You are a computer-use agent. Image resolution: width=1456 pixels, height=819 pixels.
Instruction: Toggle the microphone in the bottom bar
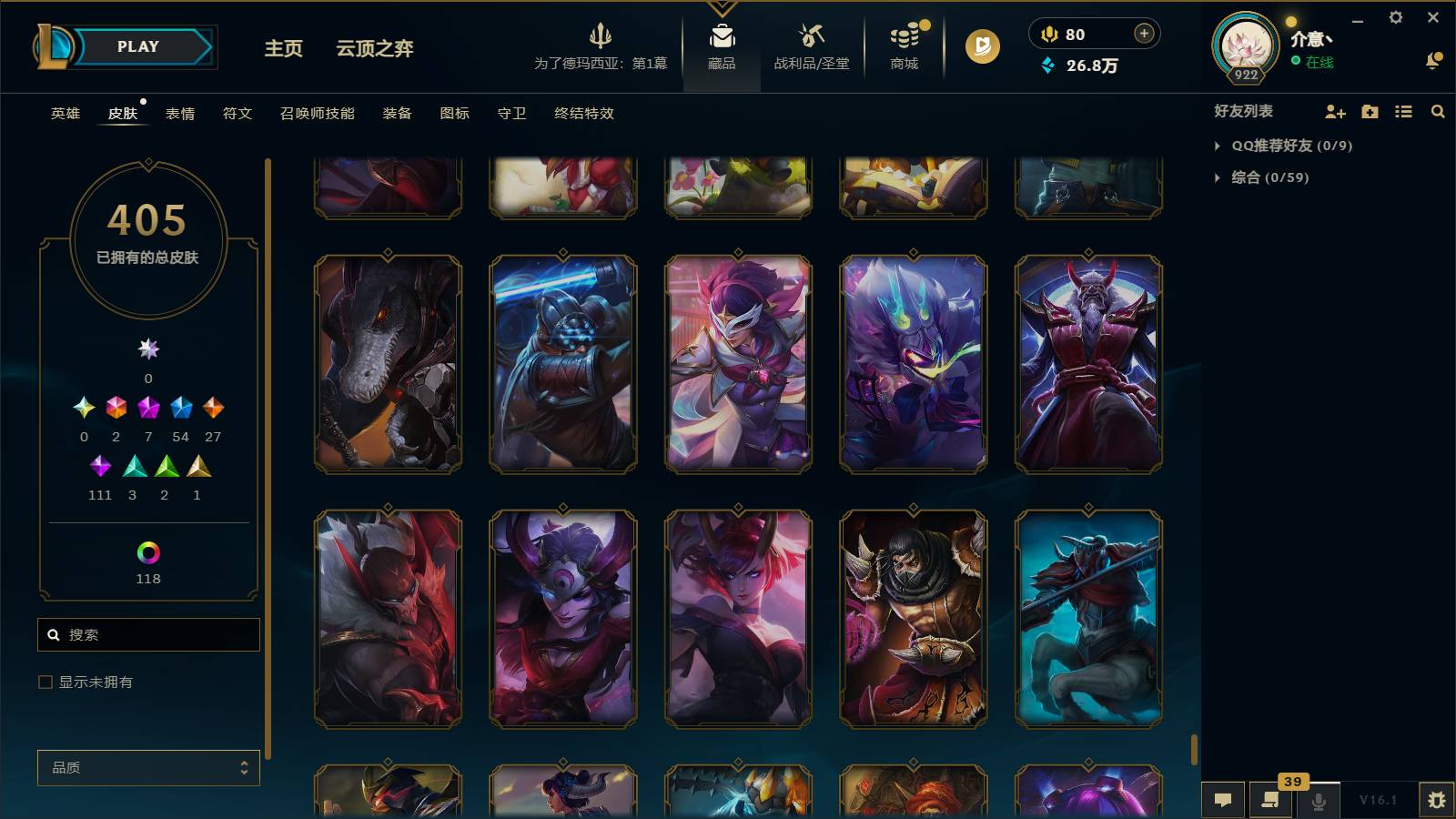[1317, 800]
